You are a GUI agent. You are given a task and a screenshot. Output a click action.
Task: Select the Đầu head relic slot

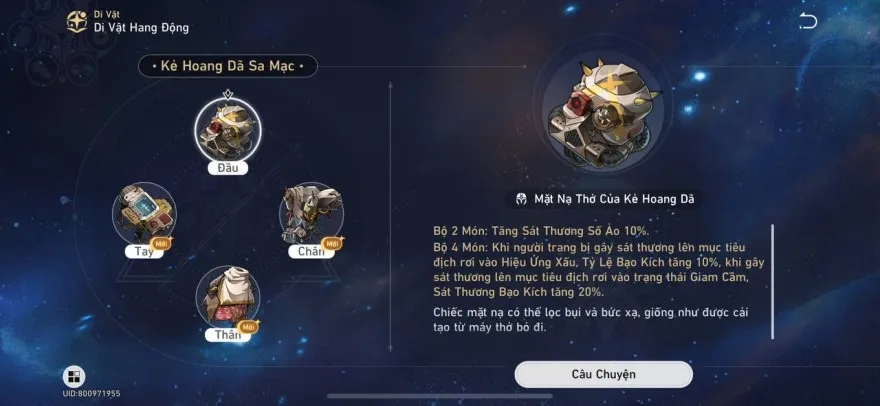pyautogui.click(x=227, y=129)
